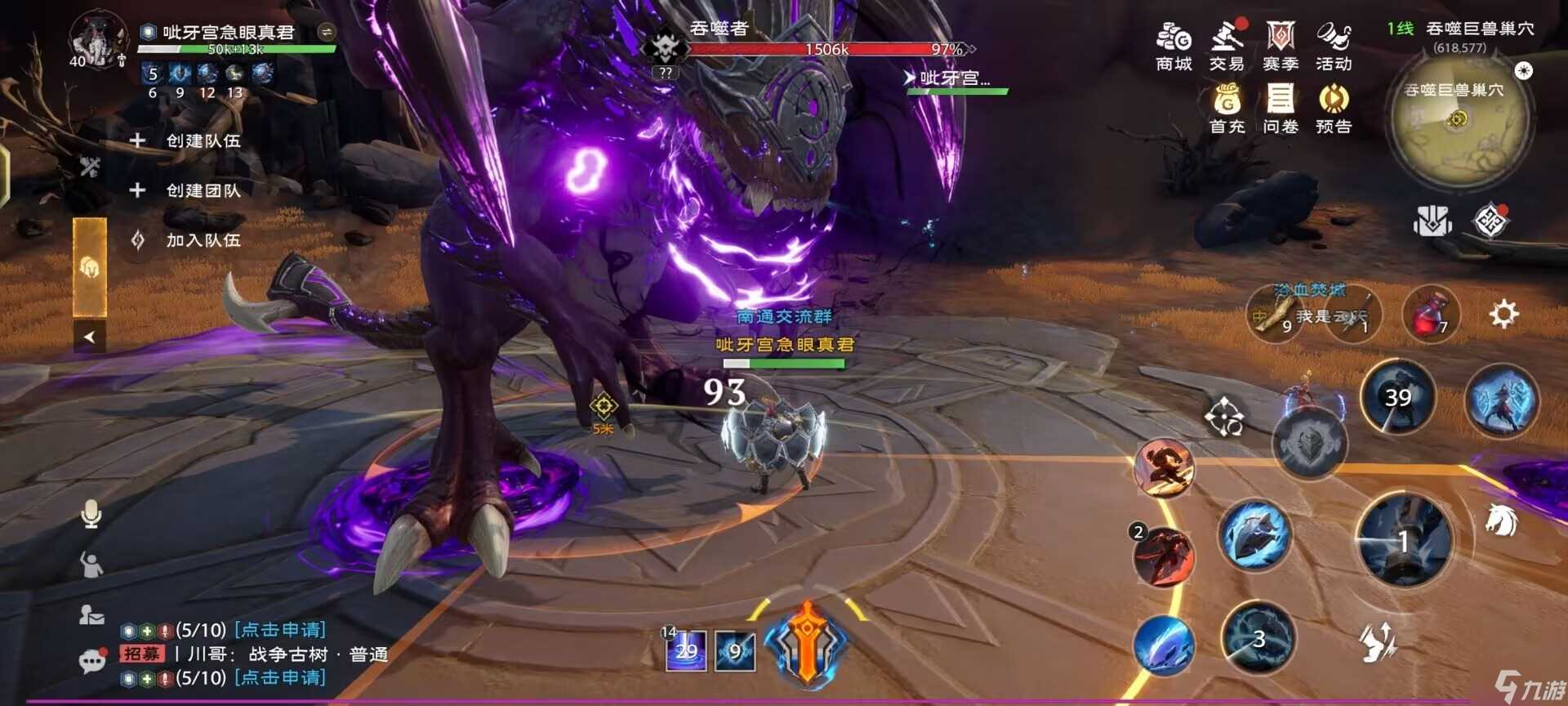Open the 交易 trading menu

coord(1226,47)
